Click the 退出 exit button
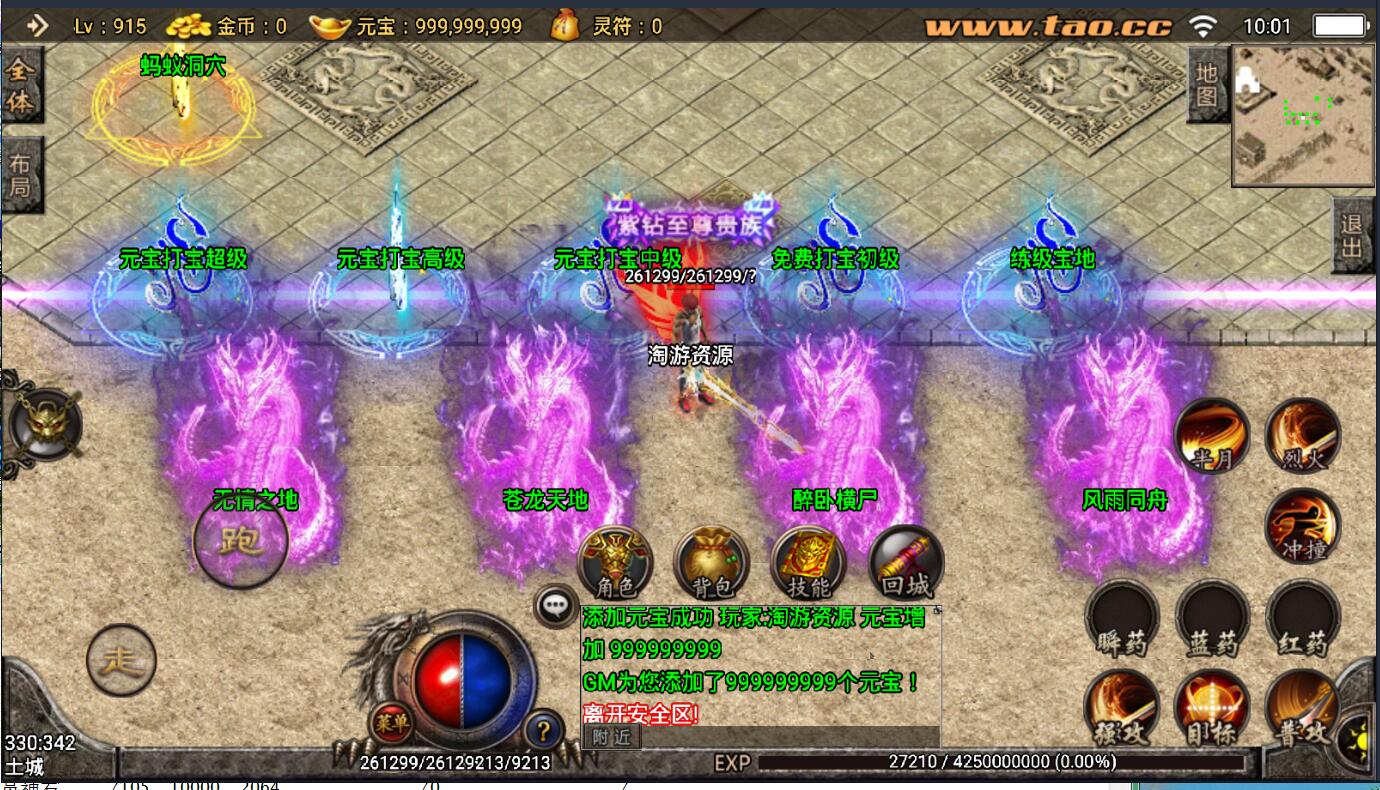Viewport: 1380px width, 790px height. coord(1351,236)
